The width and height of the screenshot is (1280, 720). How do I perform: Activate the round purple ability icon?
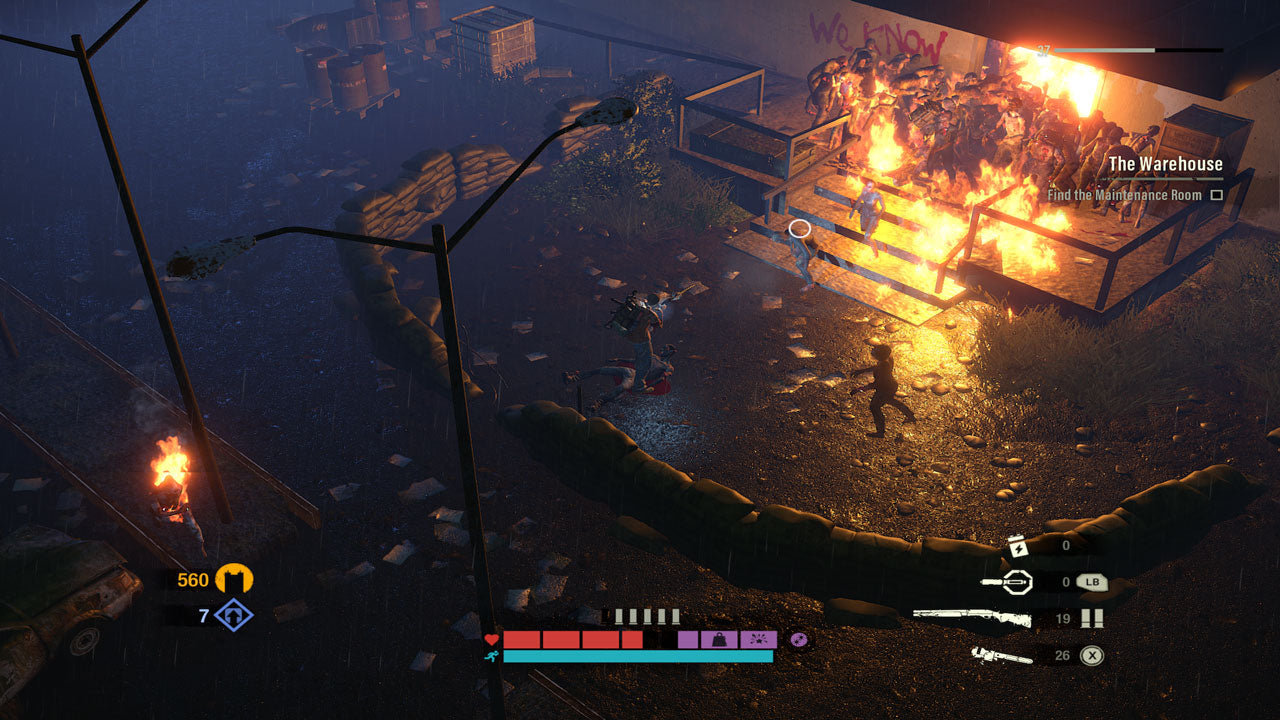click(798, 639)
